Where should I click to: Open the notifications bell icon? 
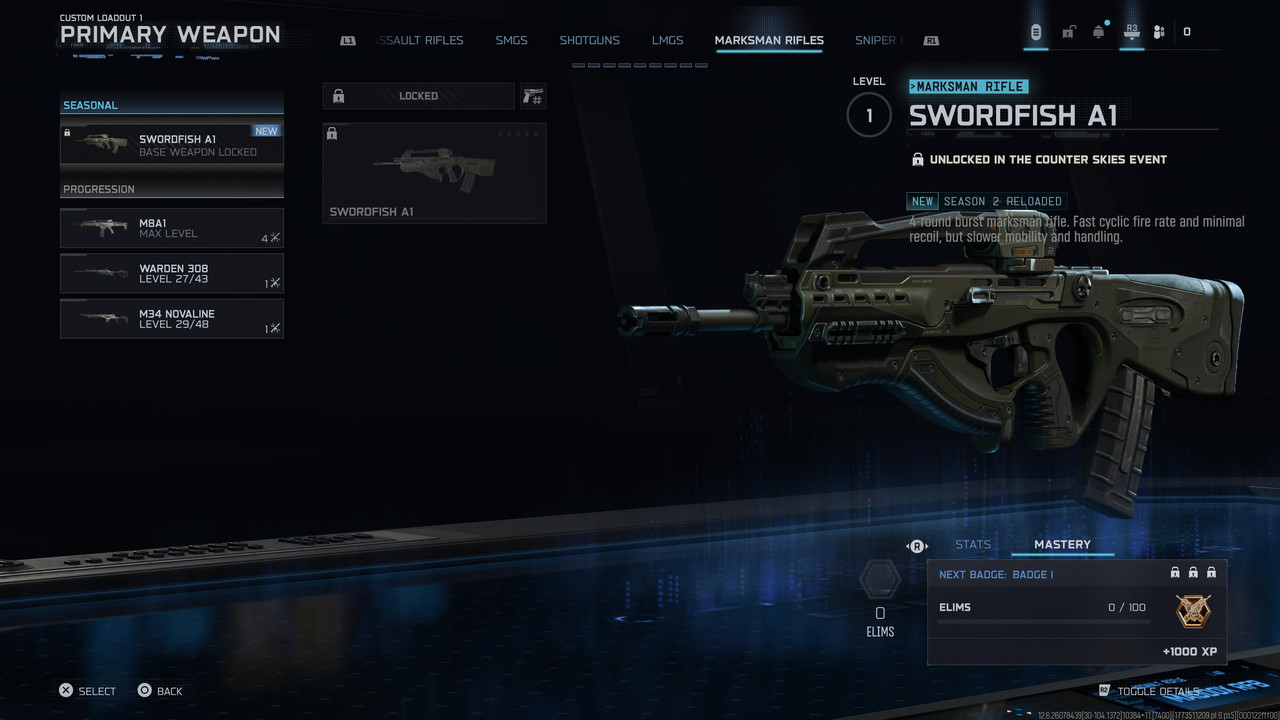1099,32
